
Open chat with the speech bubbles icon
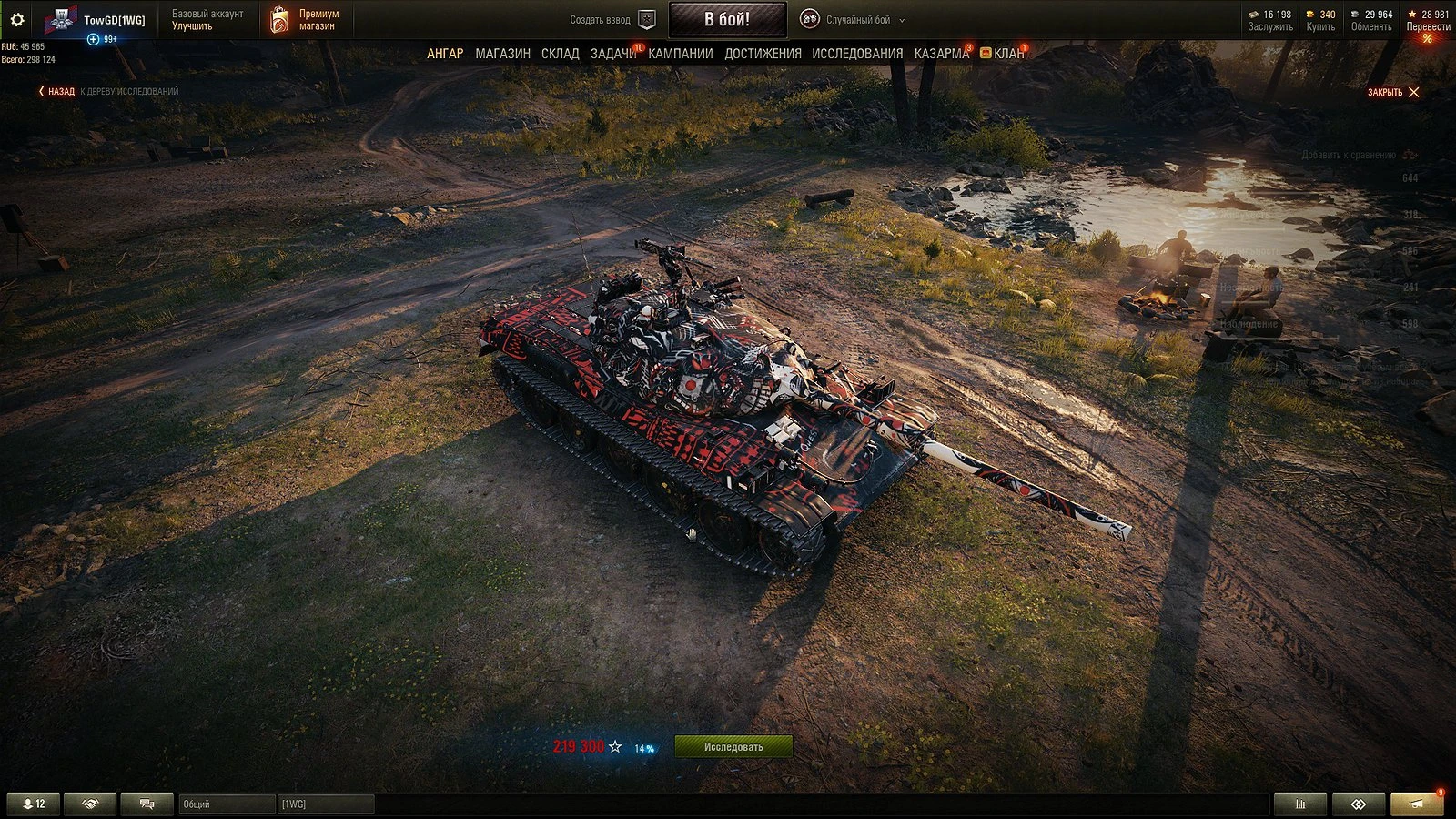pos(148,804)
